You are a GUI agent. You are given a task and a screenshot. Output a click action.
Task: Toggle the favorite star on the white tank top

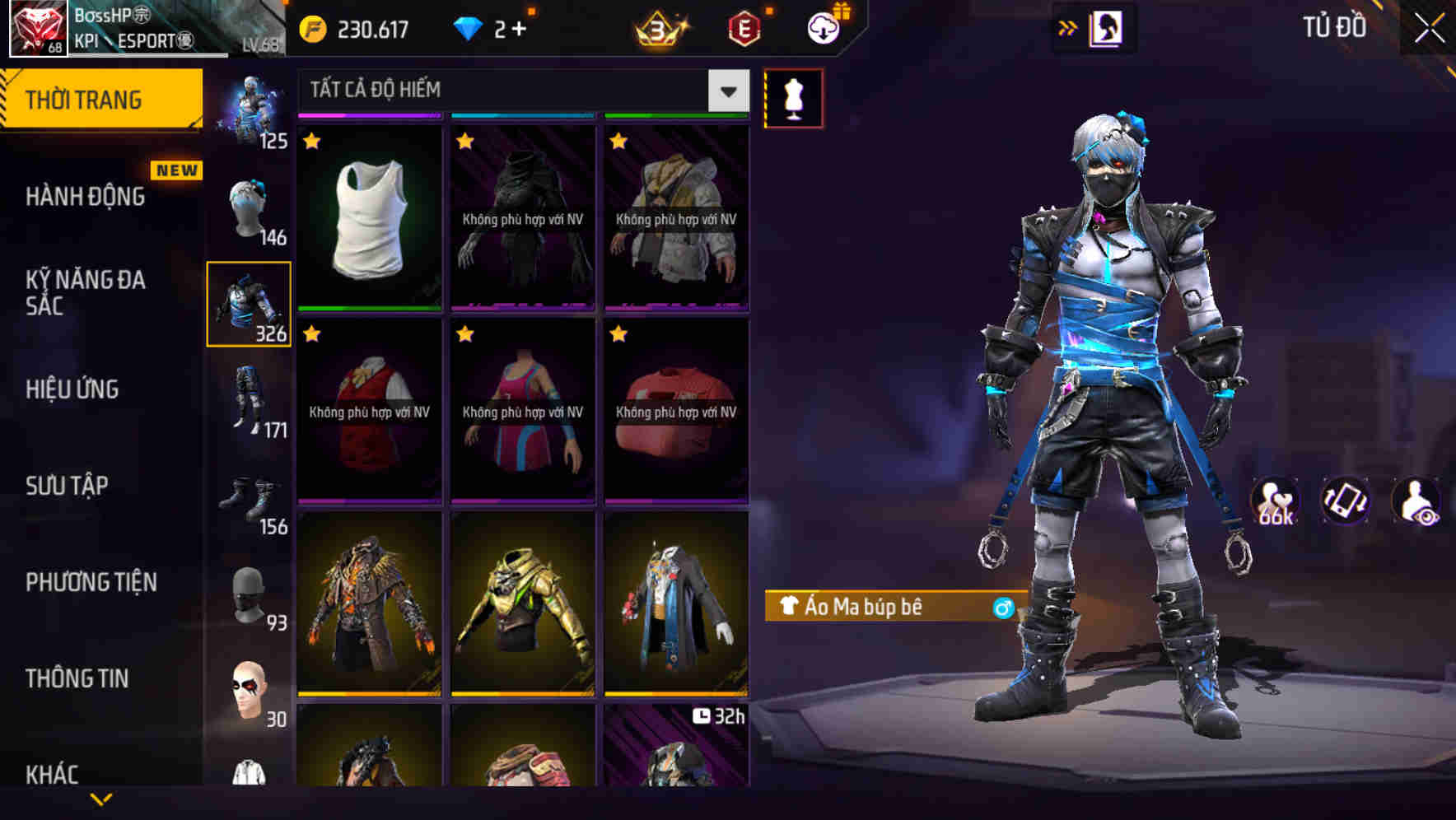point(310,142)
